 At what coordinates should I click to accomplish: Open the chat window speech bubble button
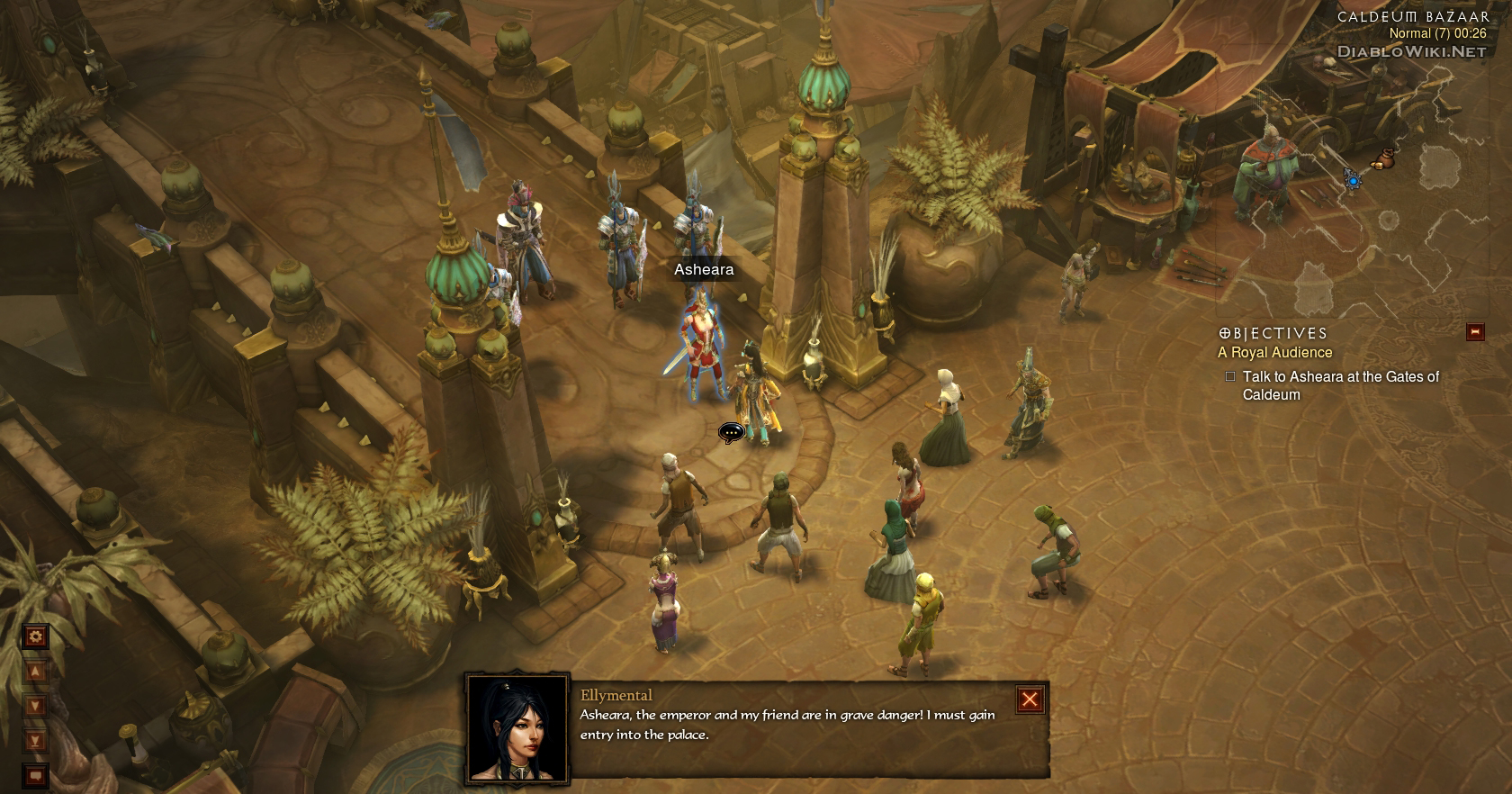pos(36,774)
